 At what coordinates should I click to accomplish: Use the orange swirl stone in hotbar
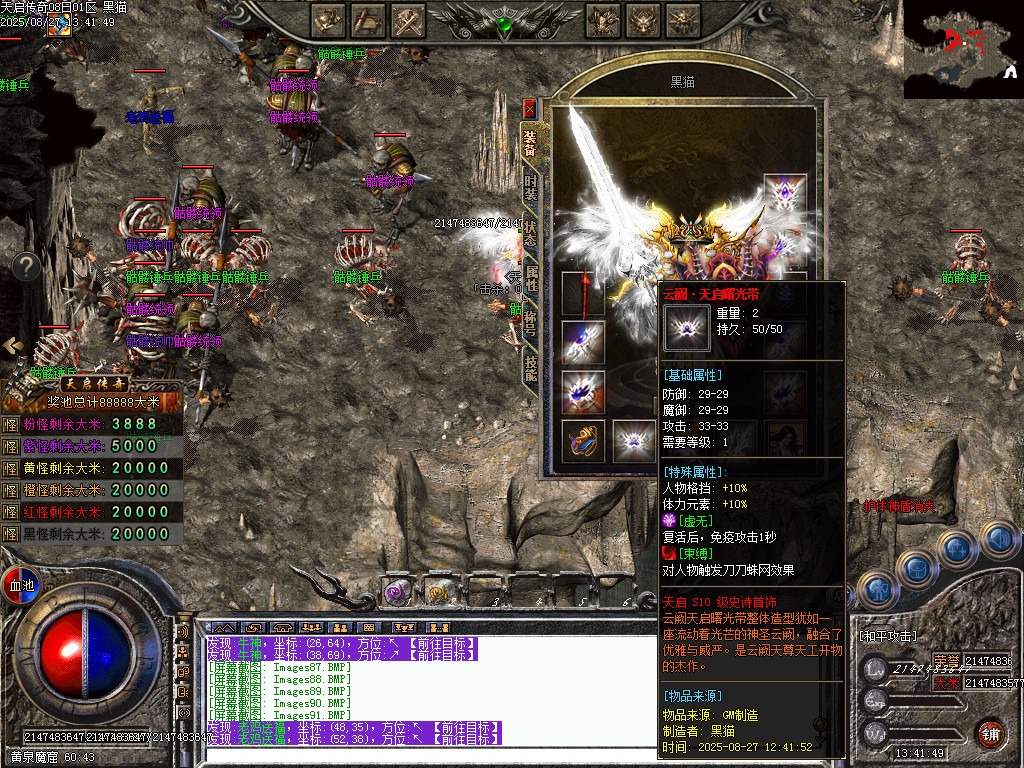point(438,593)
